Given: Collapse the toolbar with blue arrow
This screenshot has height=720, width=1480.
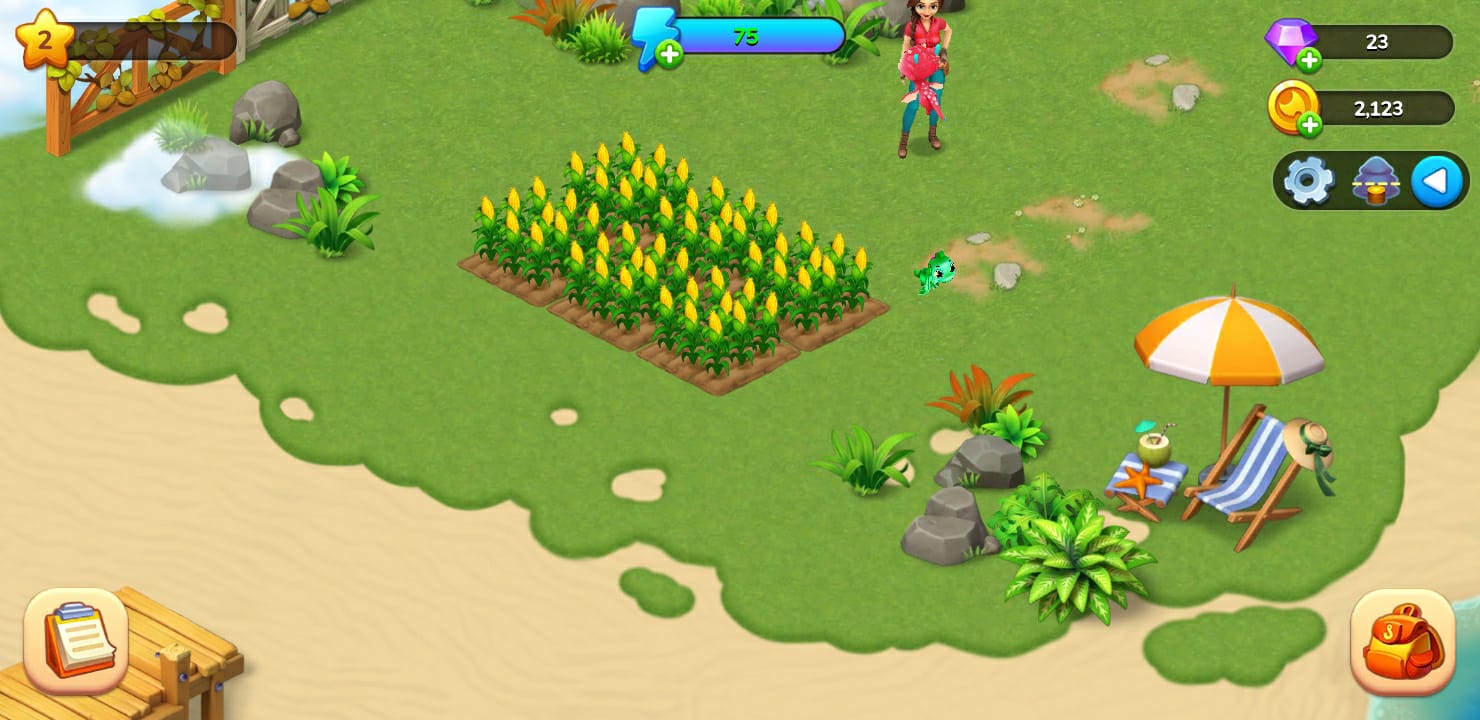Looking at the screenshot, I should pos(1437,181).
